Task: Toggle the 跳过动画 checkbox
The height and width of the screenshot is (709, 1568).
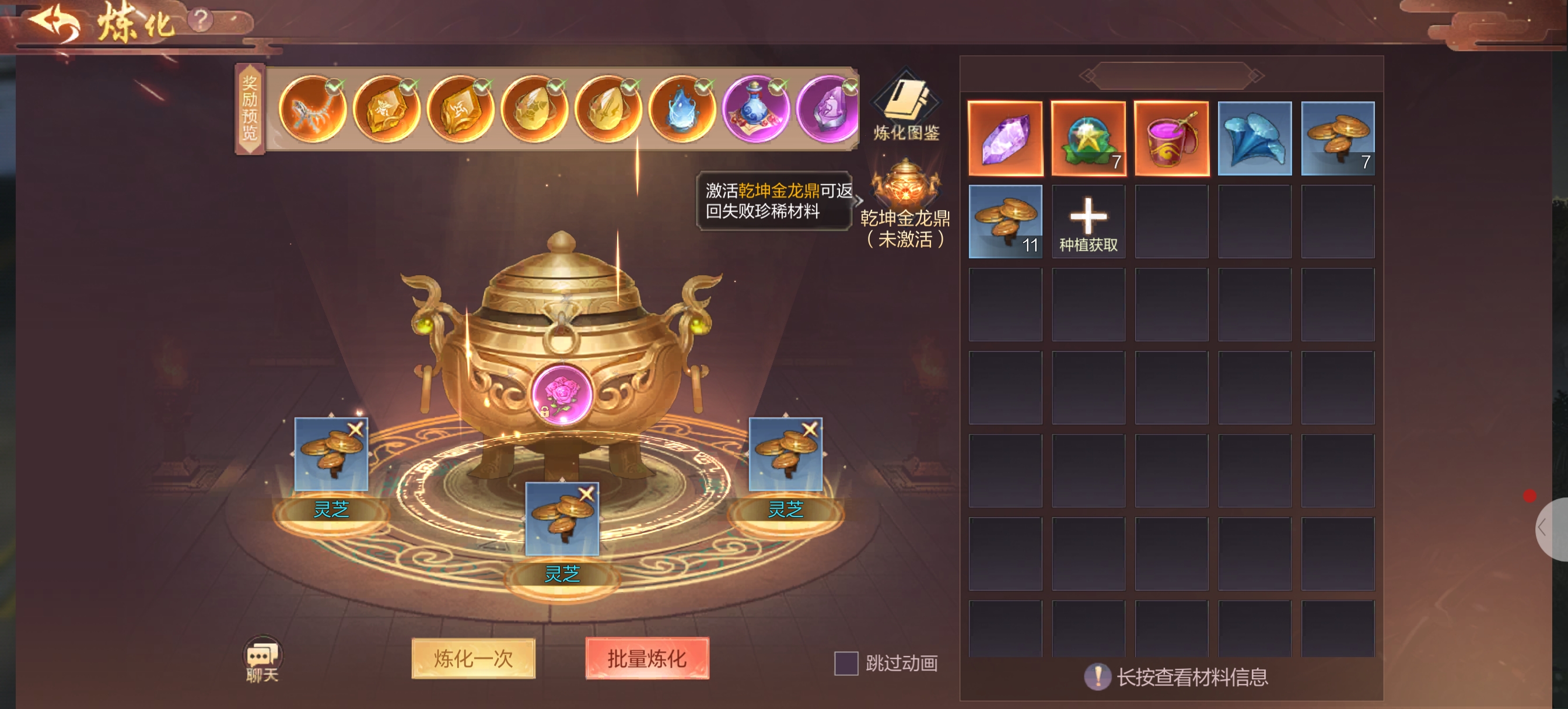Action: [845, 663]
